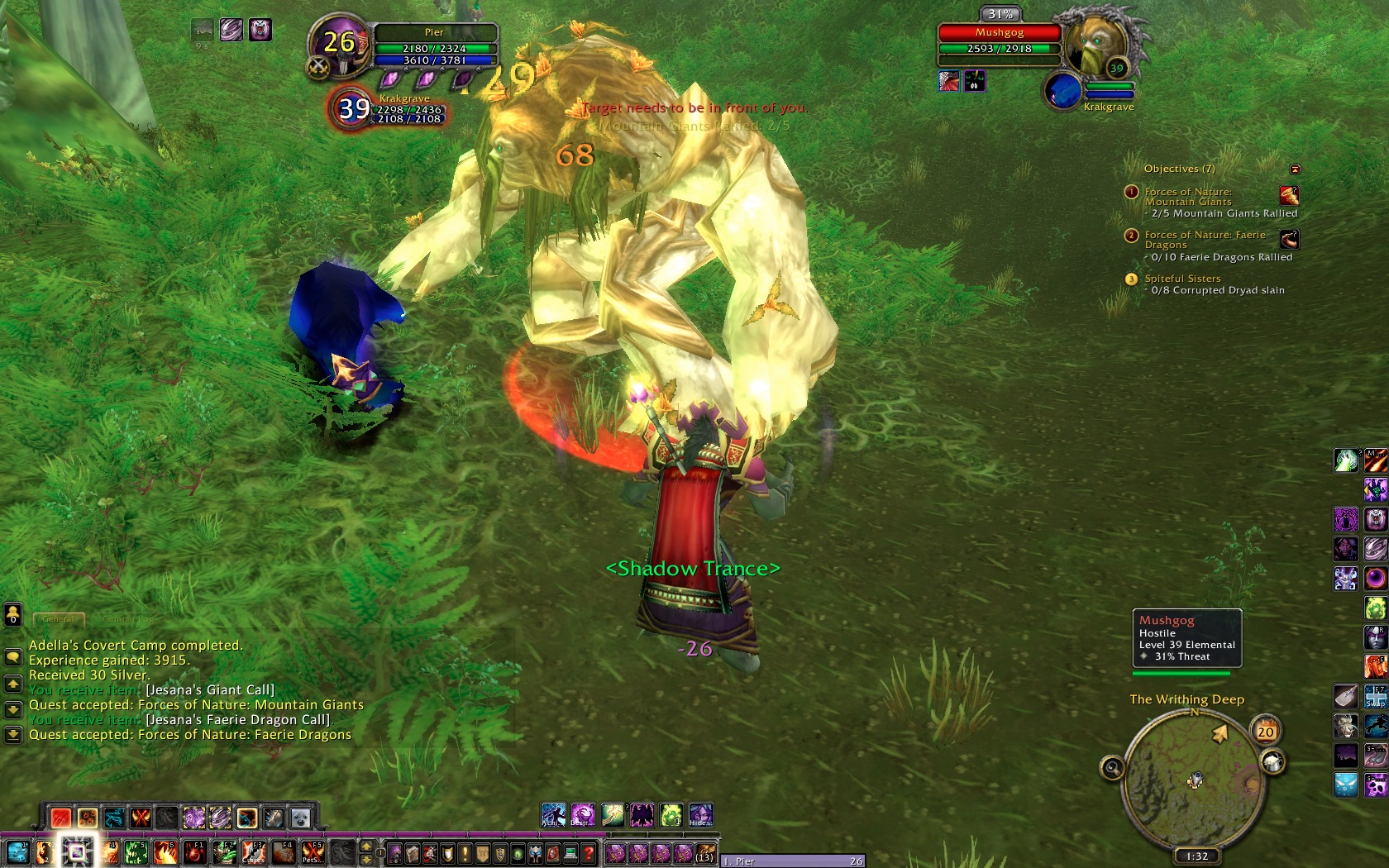This screenshot has height=868, width=1389.
Task: Use Jesana's Giant Call quest item icon
Action: coord(1289,196)
